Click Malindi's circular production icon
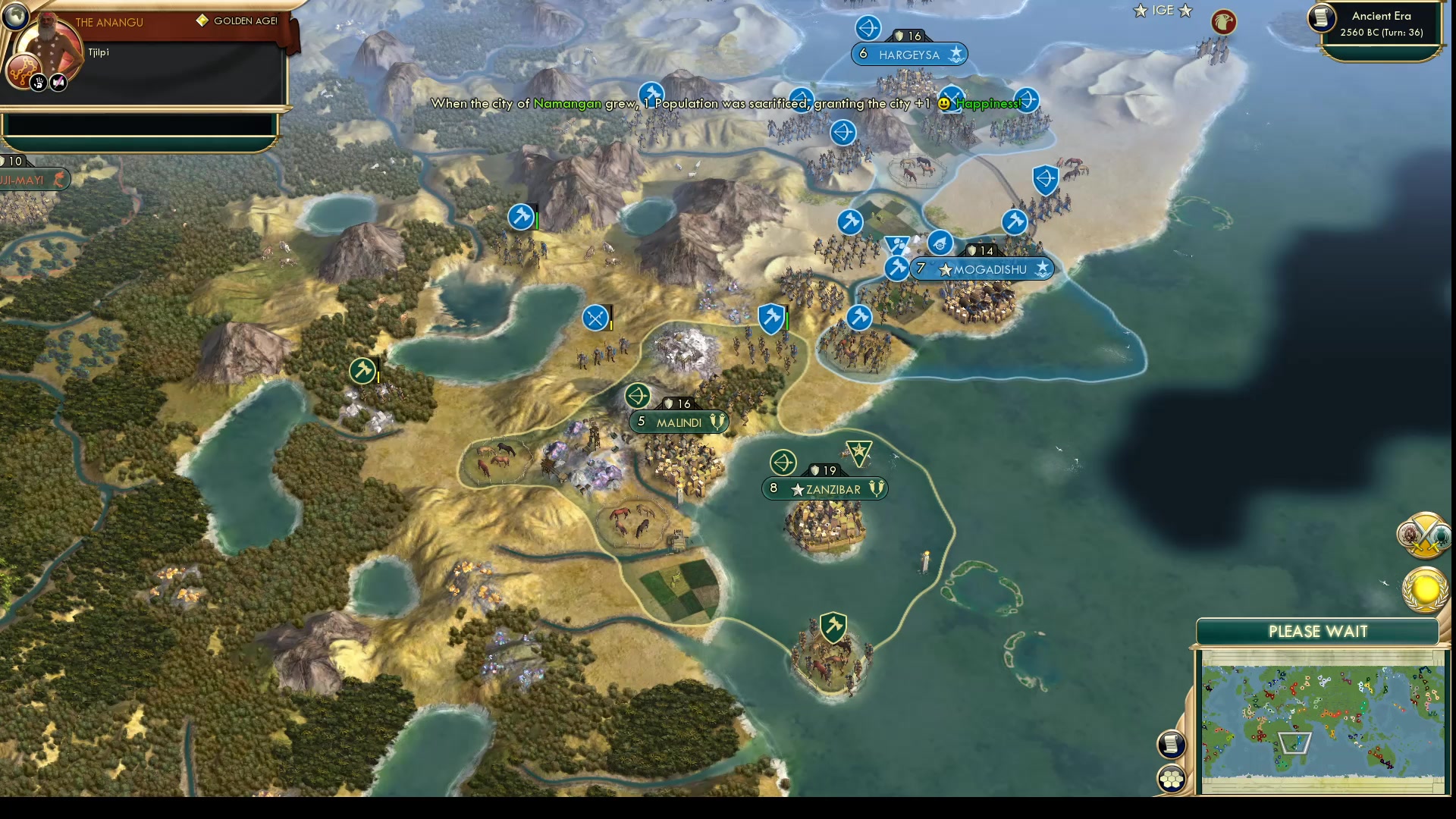This screenshot has width=1456, height=819. 638,395
